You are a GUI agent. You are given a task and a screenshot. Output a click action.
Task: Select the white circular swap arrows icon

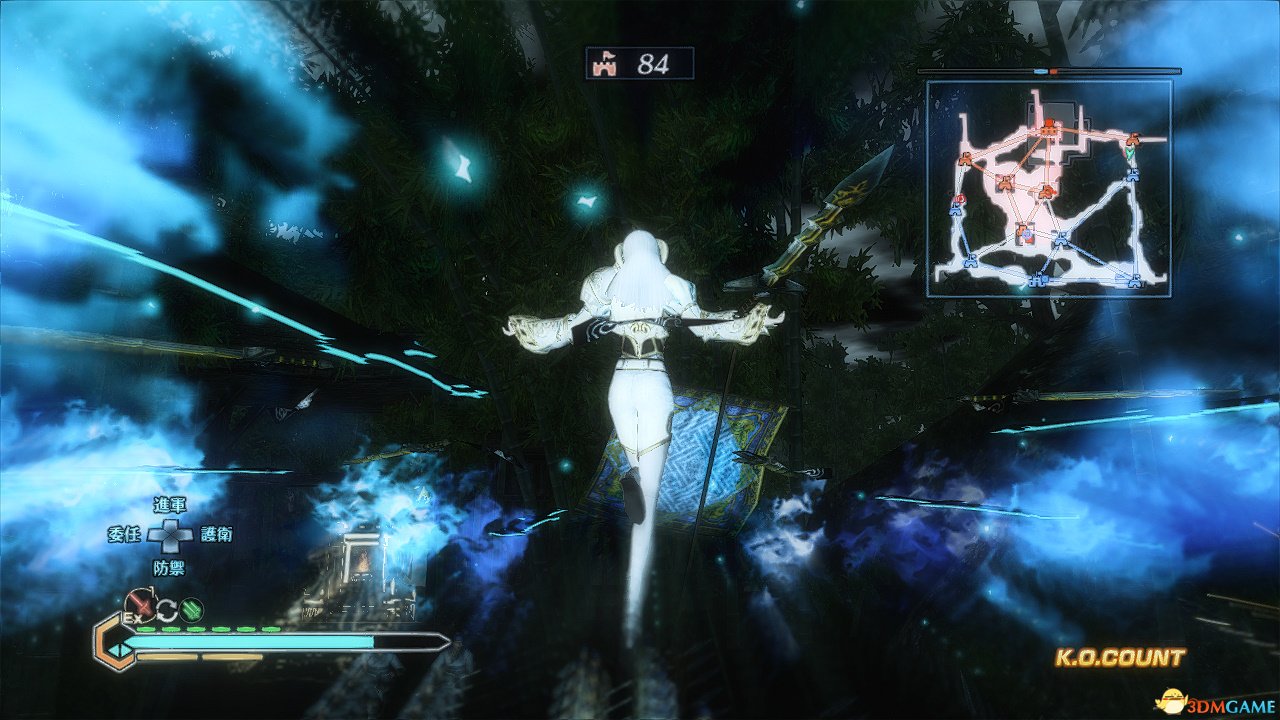(x=166, y=606)
